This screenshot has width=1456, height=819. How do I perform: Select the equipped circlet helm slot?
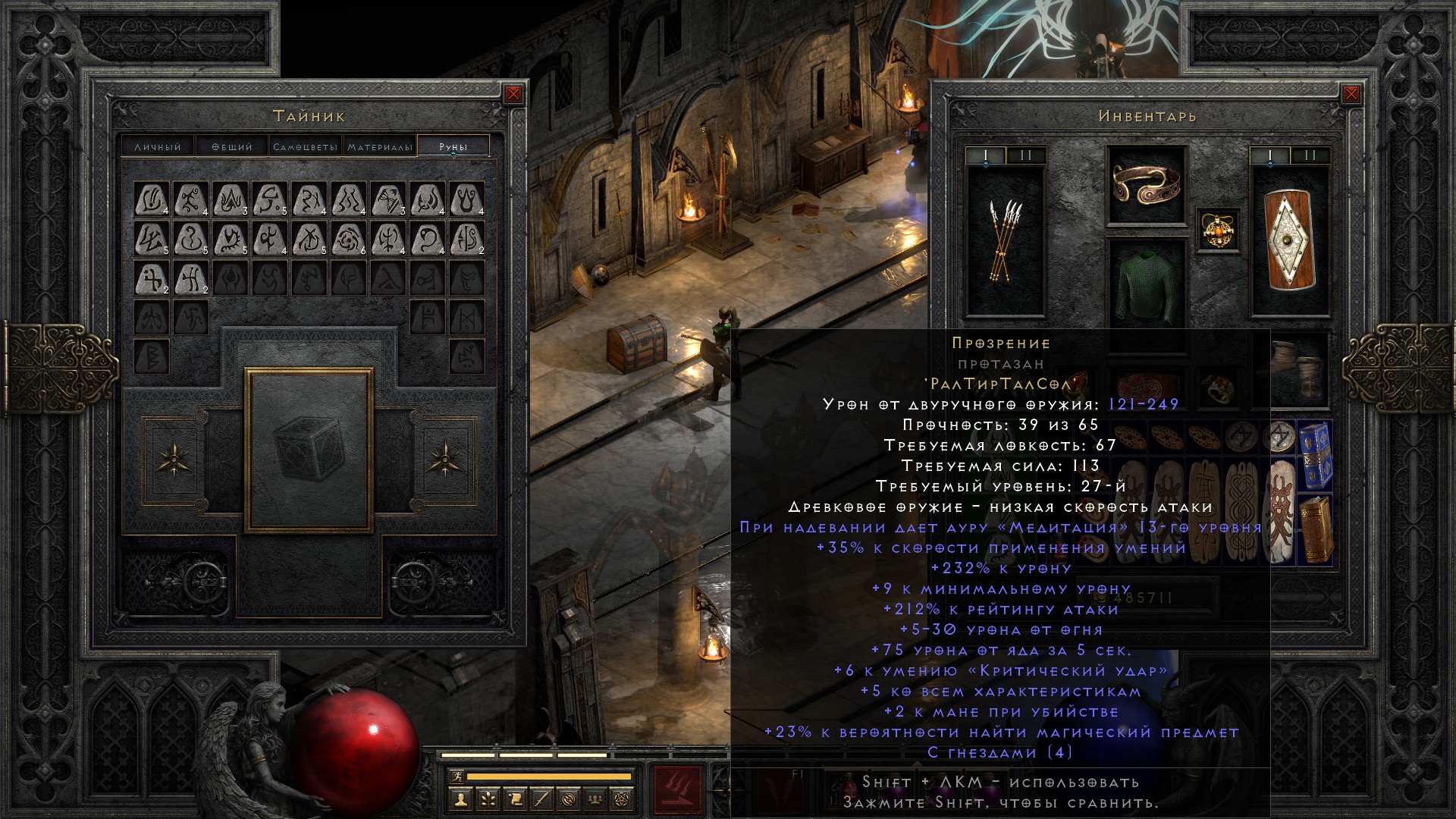pyautogui.click(x=1146, y=185)
